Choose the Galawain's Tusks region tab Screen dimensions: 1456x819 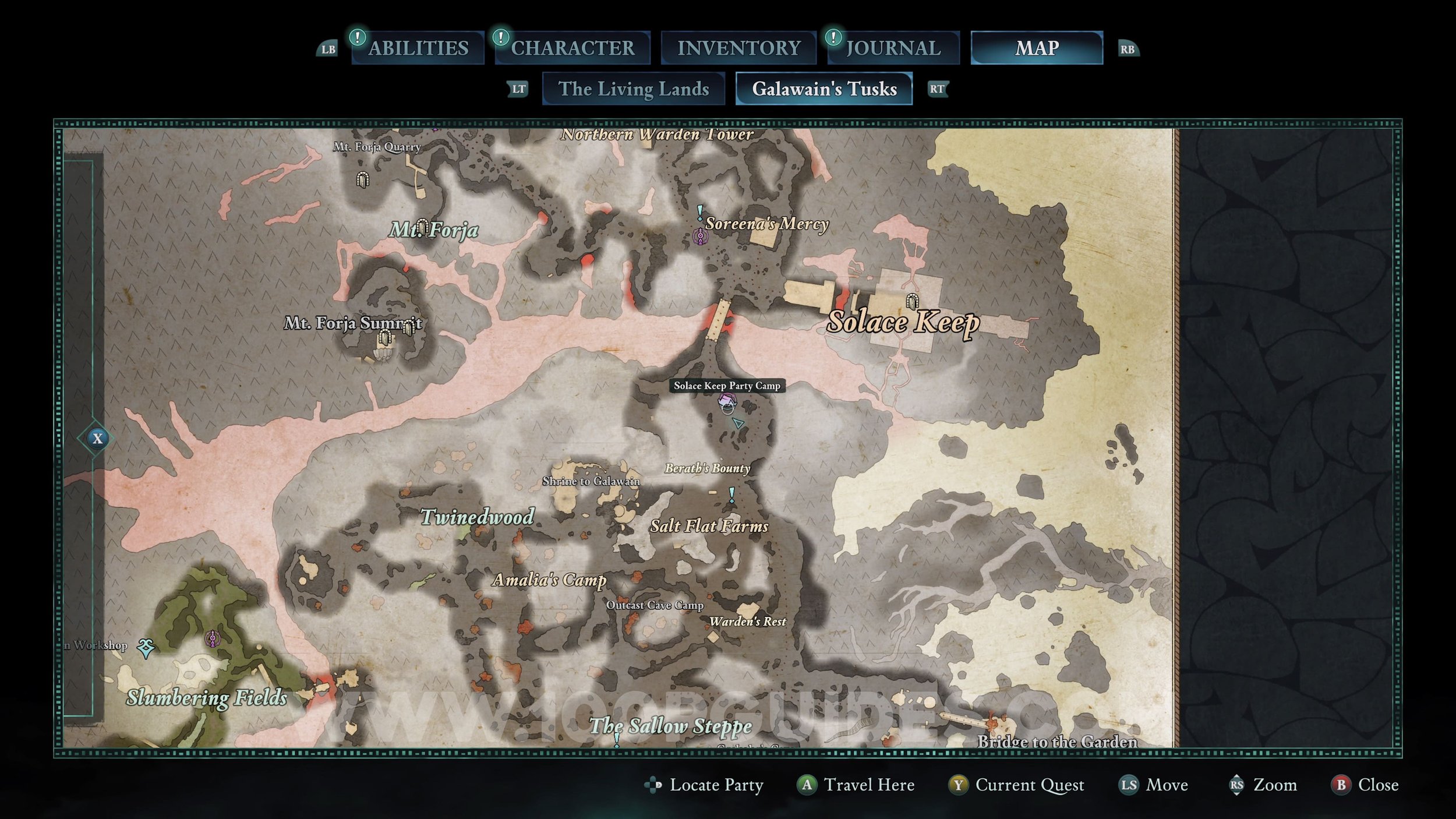point(824,89)
